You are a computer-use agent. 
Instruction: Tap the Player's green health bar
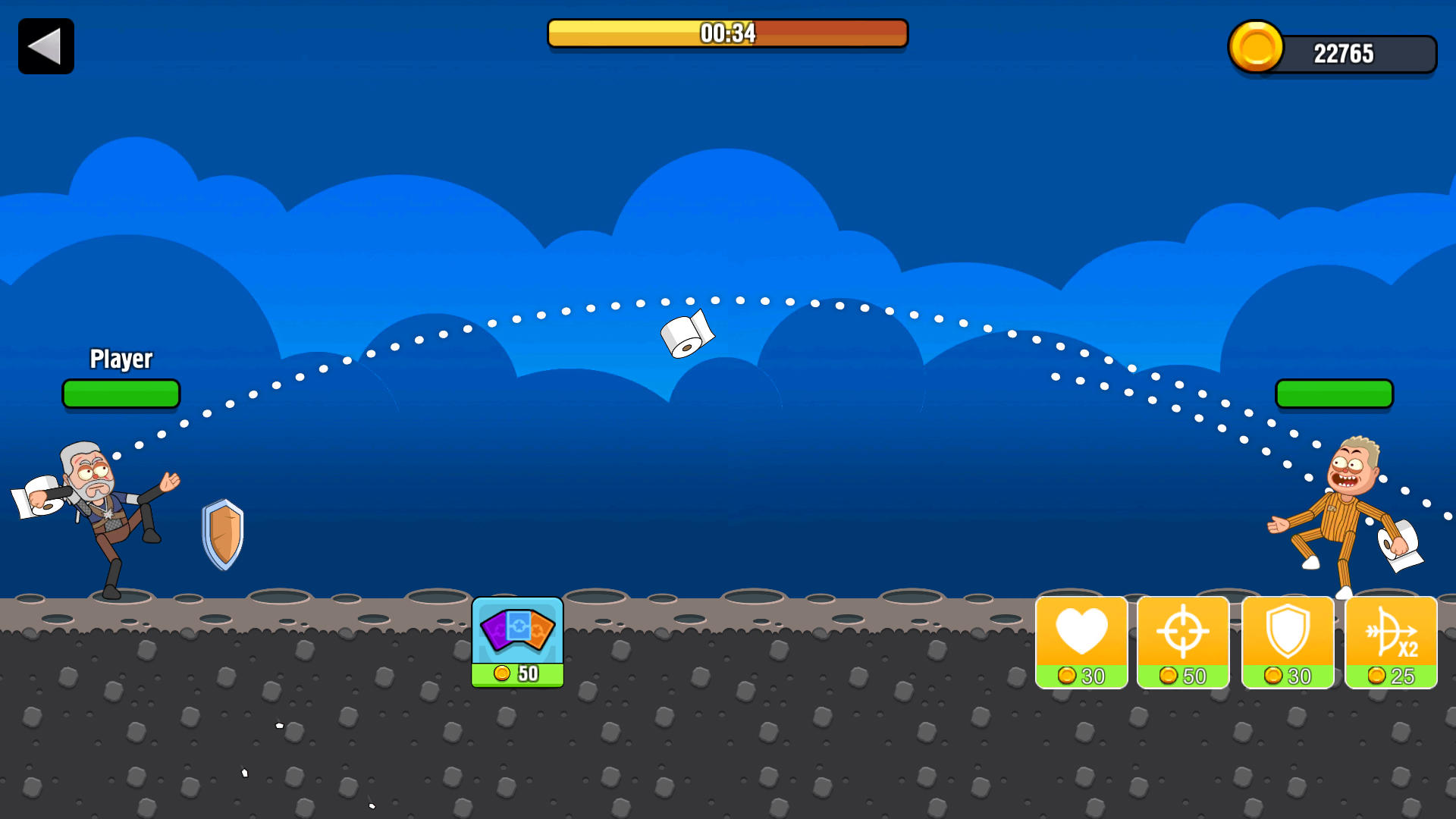(121, 393)
